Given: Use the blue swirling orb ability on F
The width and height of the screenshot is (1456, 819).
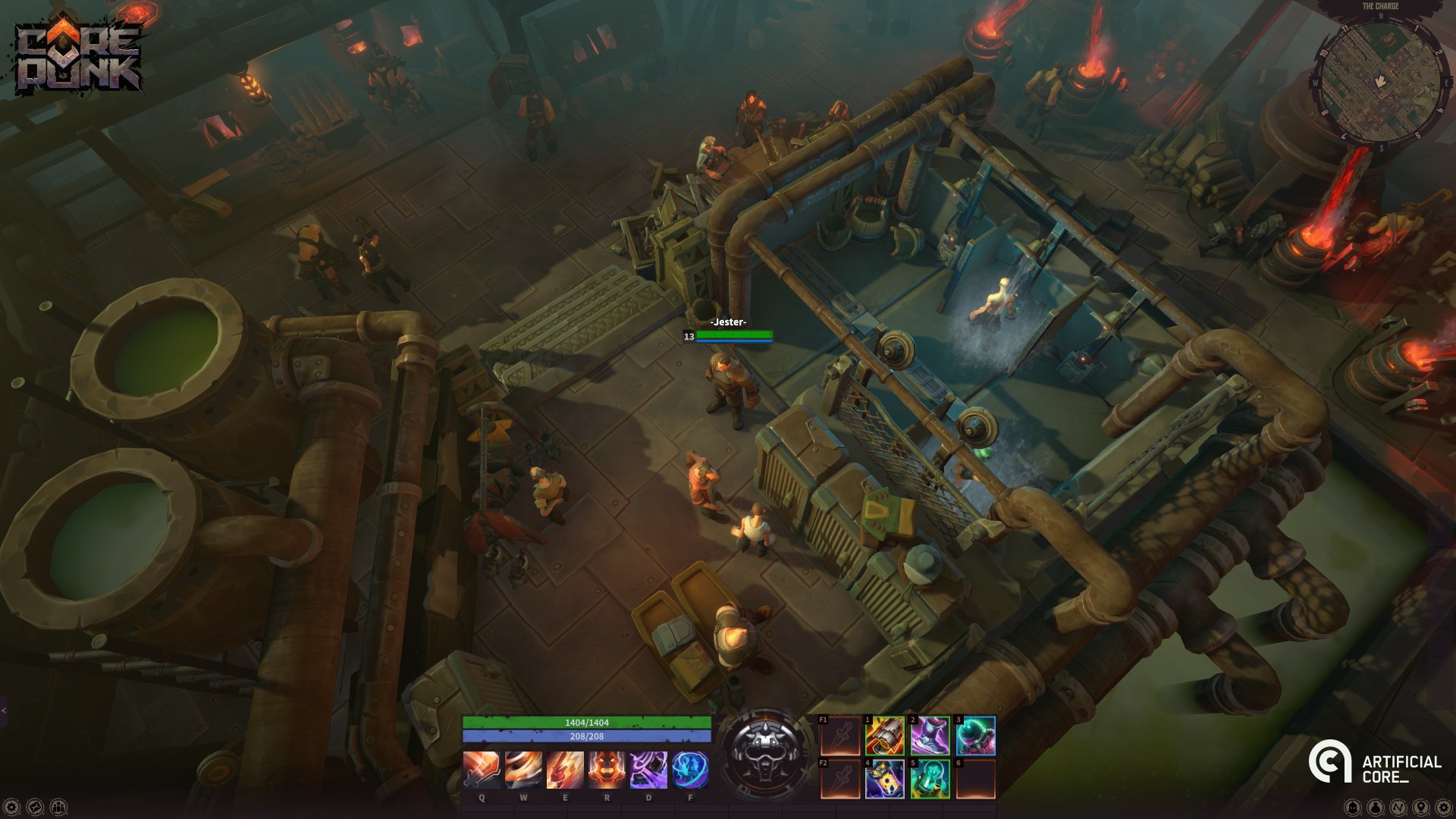Looking at the screenshot, I should 690,770.
